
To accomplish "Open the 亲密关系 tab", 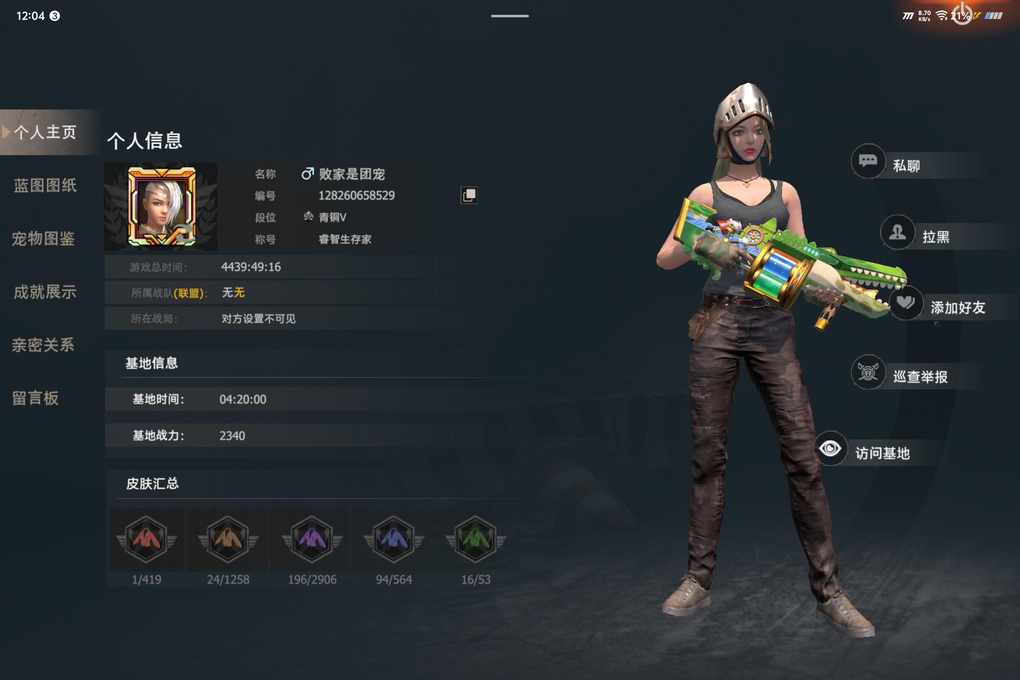I will [44, 345].
